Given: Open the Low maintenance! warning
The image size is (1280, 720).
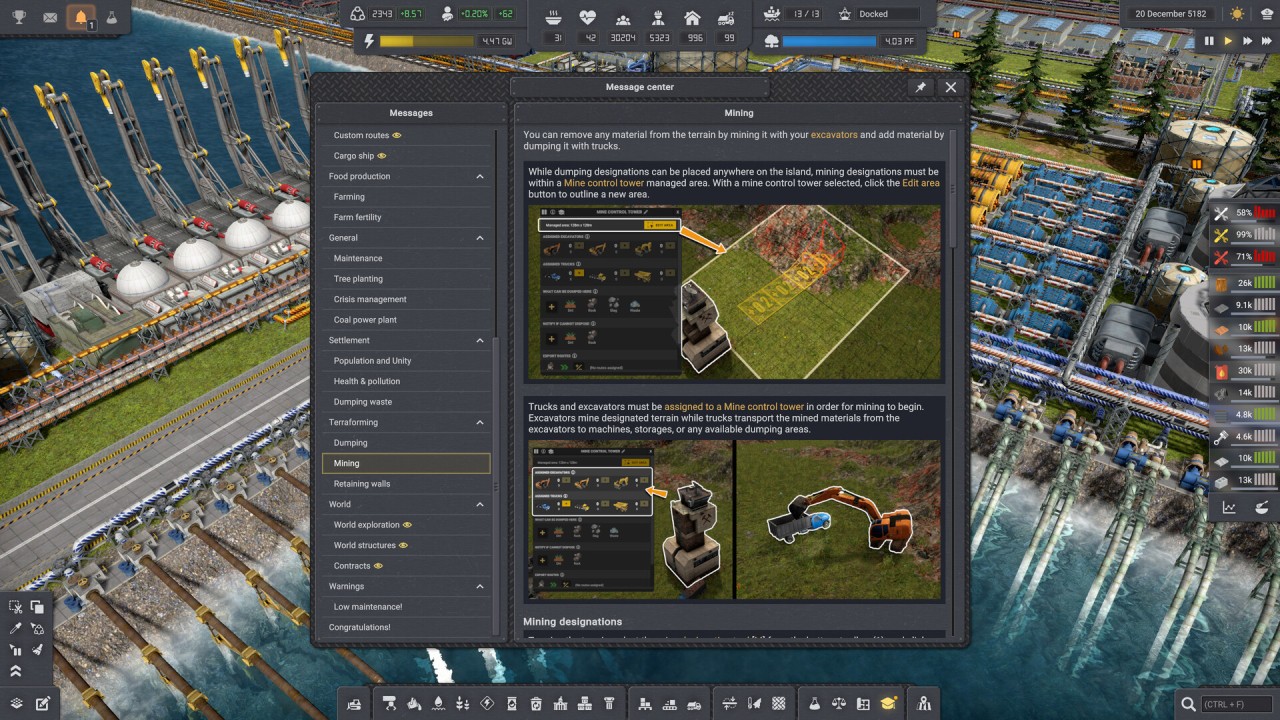Looking at the screenshot, I should tap(368, 607).
